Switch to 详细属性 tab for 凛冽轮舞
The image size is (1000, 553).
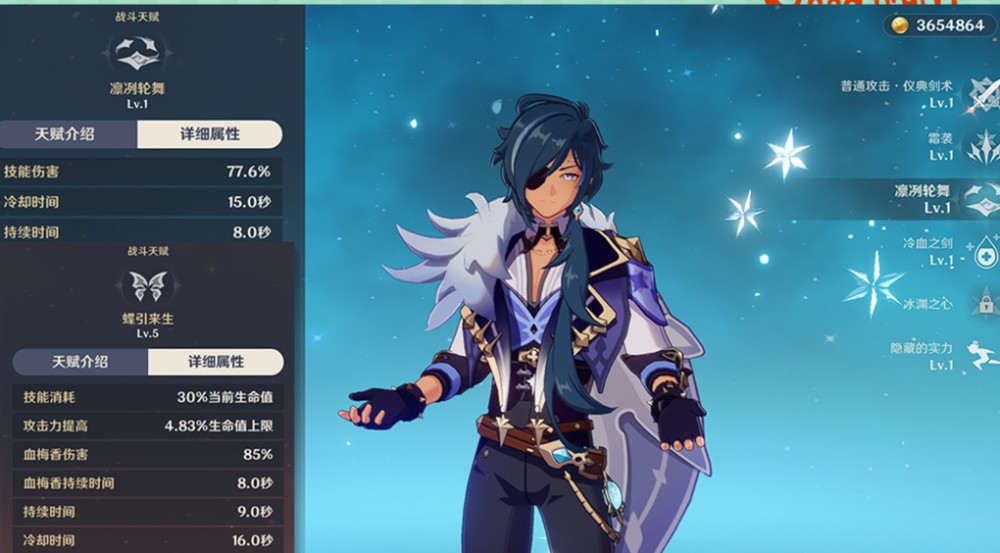209,134
